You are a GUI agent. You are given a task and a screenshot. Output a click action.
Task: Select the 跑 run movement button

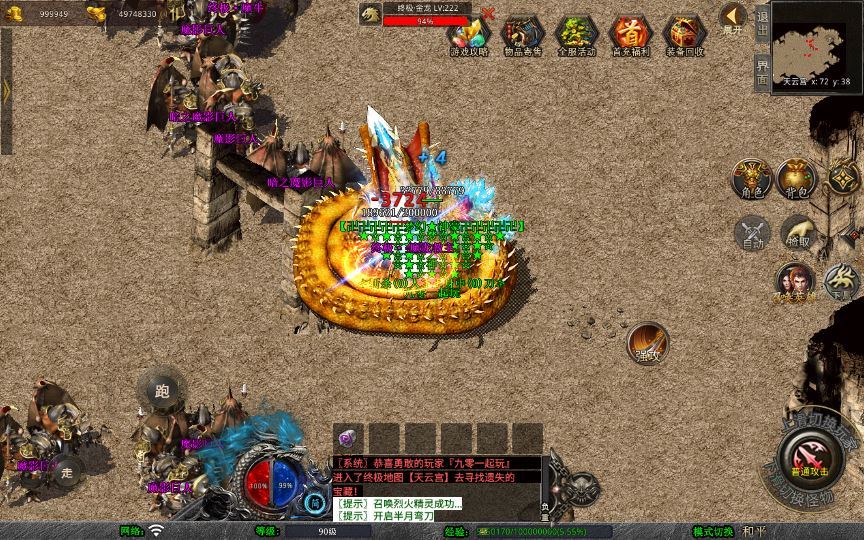[x=162, y=391]
